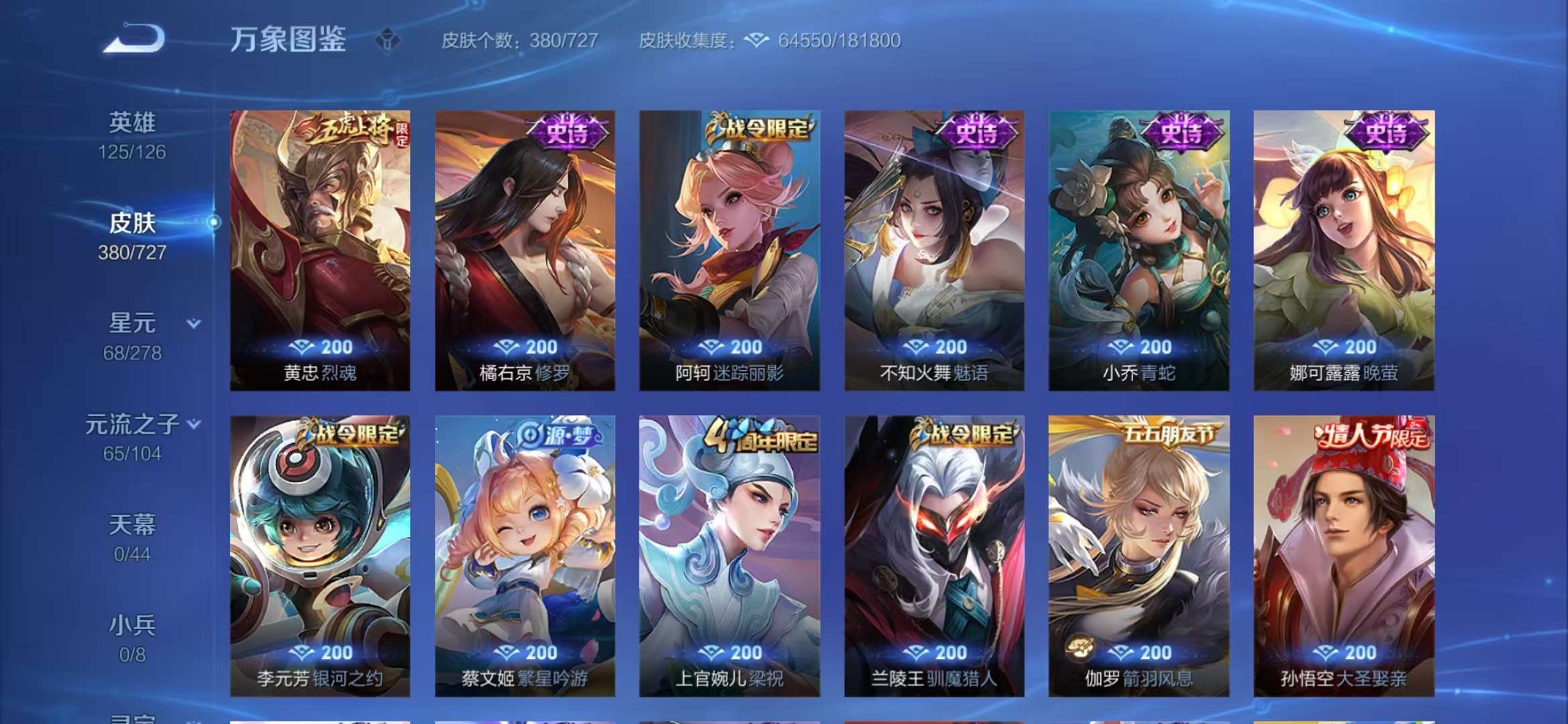The height and width of the screenshot is (724, 1568).
Task: Click the diamond icon next to 皮肤收集度
Action: pyautogui.click(x=756, y=40)
